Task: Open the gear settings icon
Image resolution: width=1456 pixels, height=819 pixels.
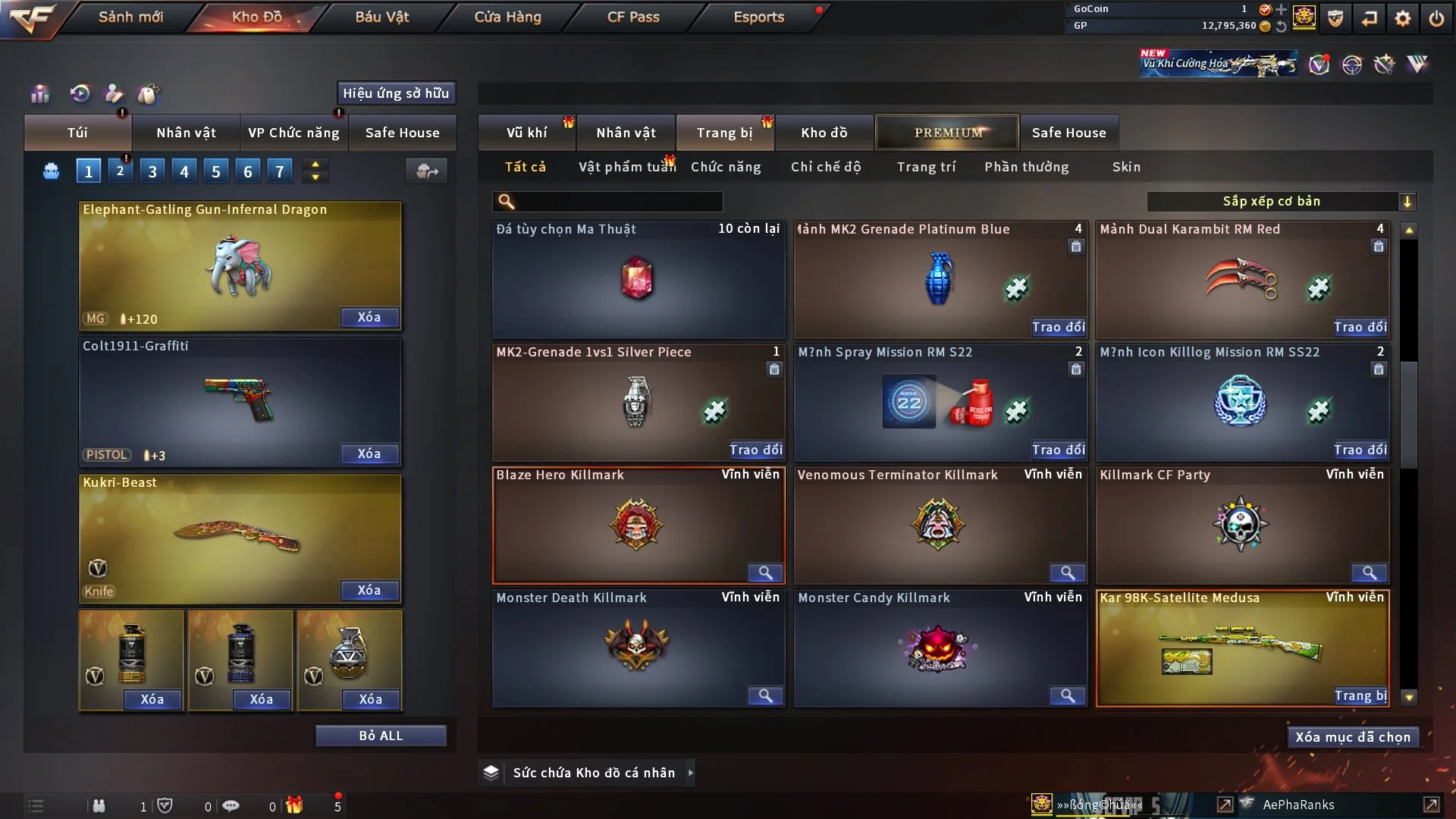Action: pos(1403,18)
